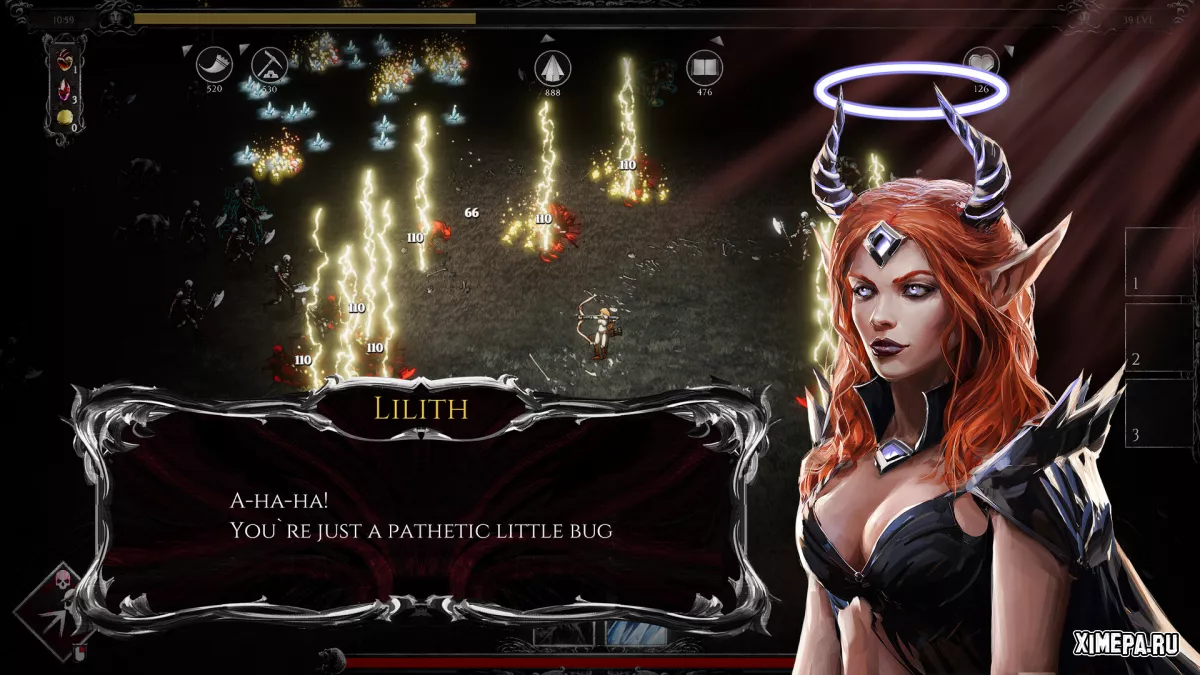Select the pickaxe icon labeled 630

click(269, 65)
